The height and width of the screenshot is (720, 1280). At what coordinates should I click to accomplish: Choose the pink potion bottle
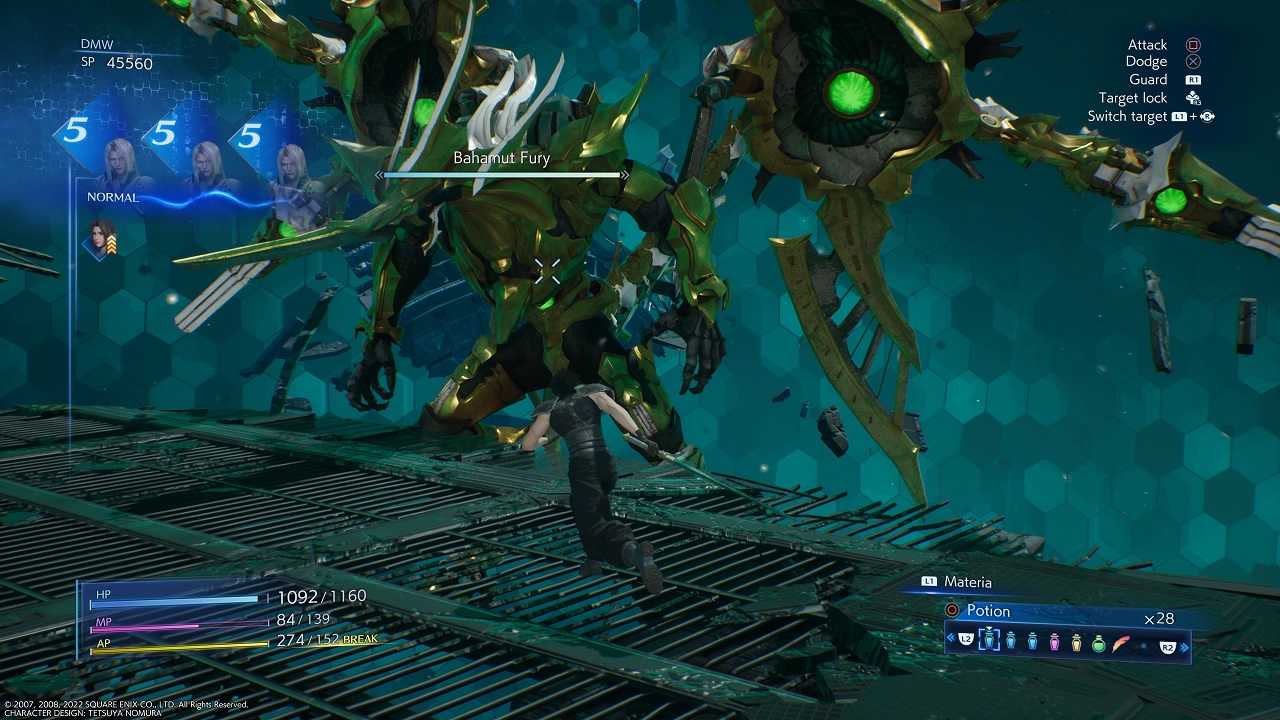(x=1054, y=643)
